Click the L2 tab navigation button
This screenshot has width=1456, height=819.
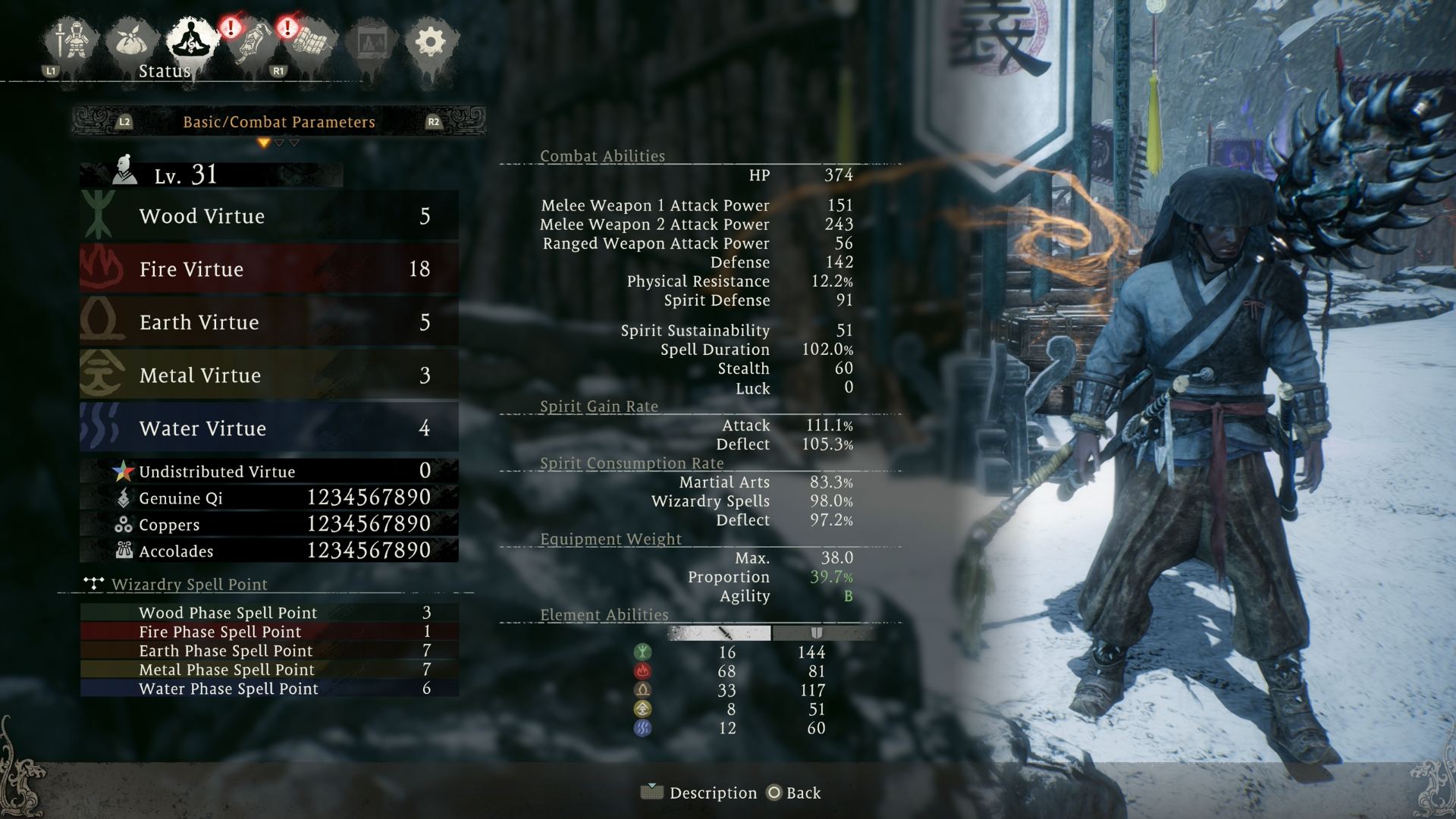tap(124, 122)
